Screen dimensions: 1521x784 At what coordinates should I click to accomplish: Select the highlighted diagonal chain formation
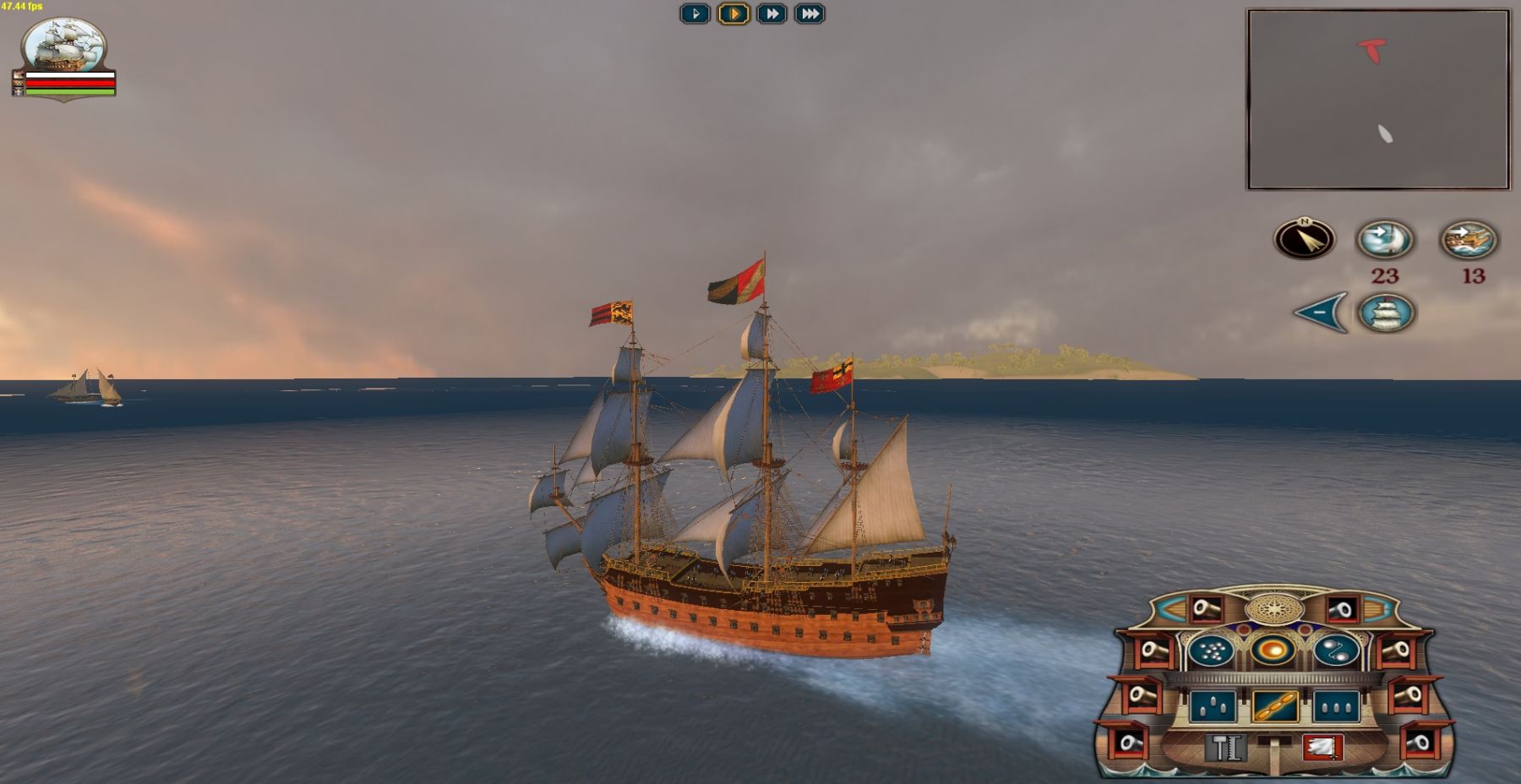click(1274, 706)
